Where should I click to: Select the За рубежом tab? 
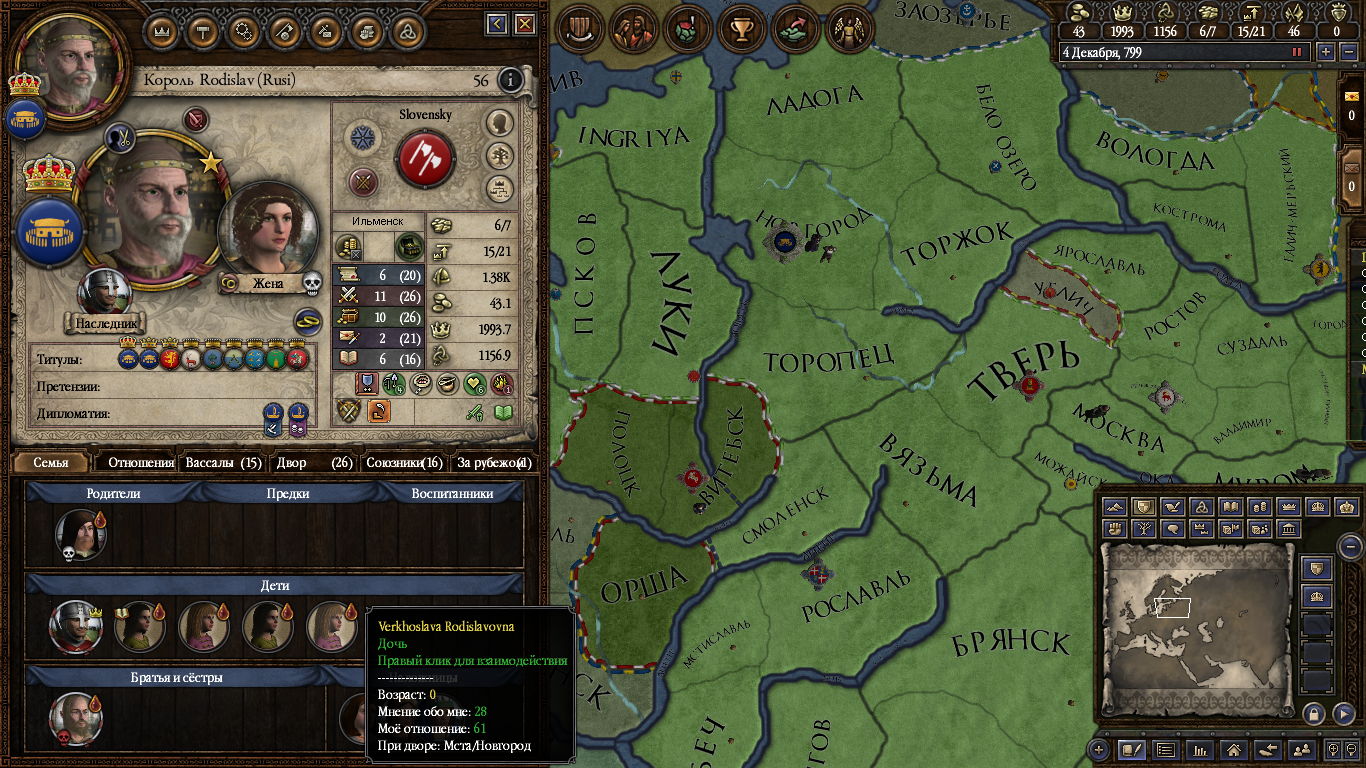point(494,463)
